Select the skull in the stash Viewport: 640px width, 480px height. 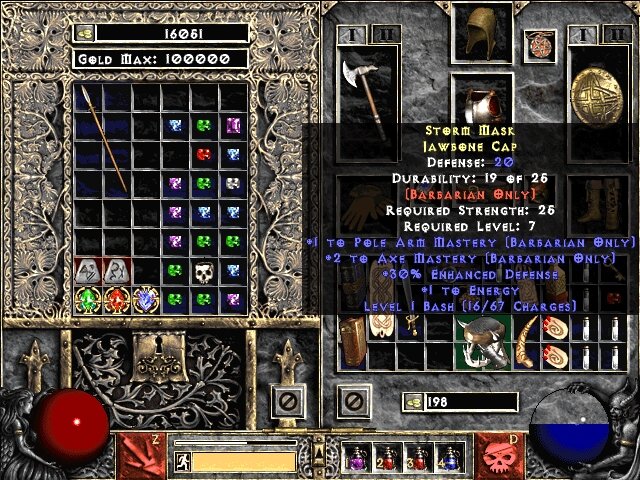coord(204,271)
